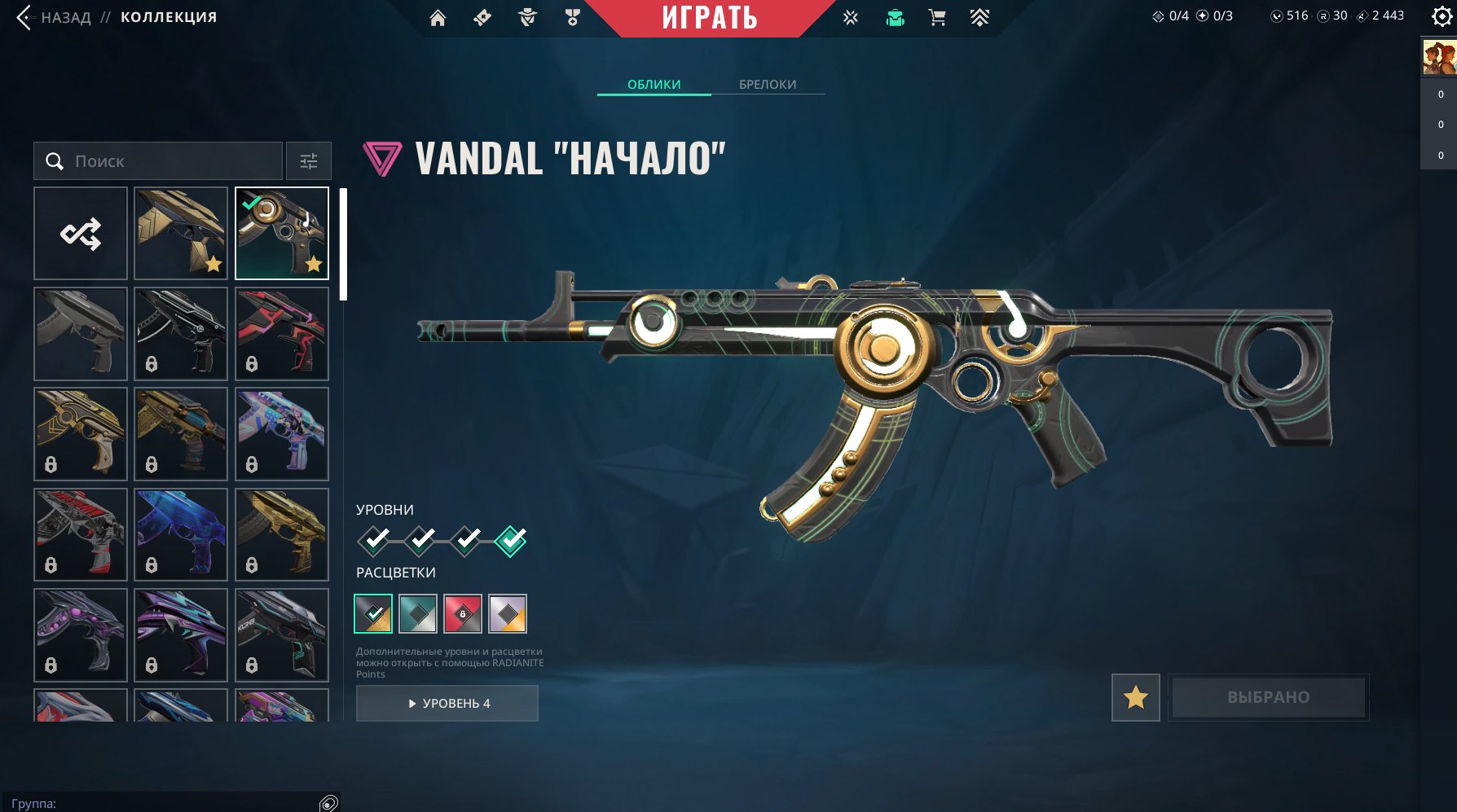Stay on the ОБЛИКИ tab
Screen dimensions: 1457x812
(x=653, y=84)
